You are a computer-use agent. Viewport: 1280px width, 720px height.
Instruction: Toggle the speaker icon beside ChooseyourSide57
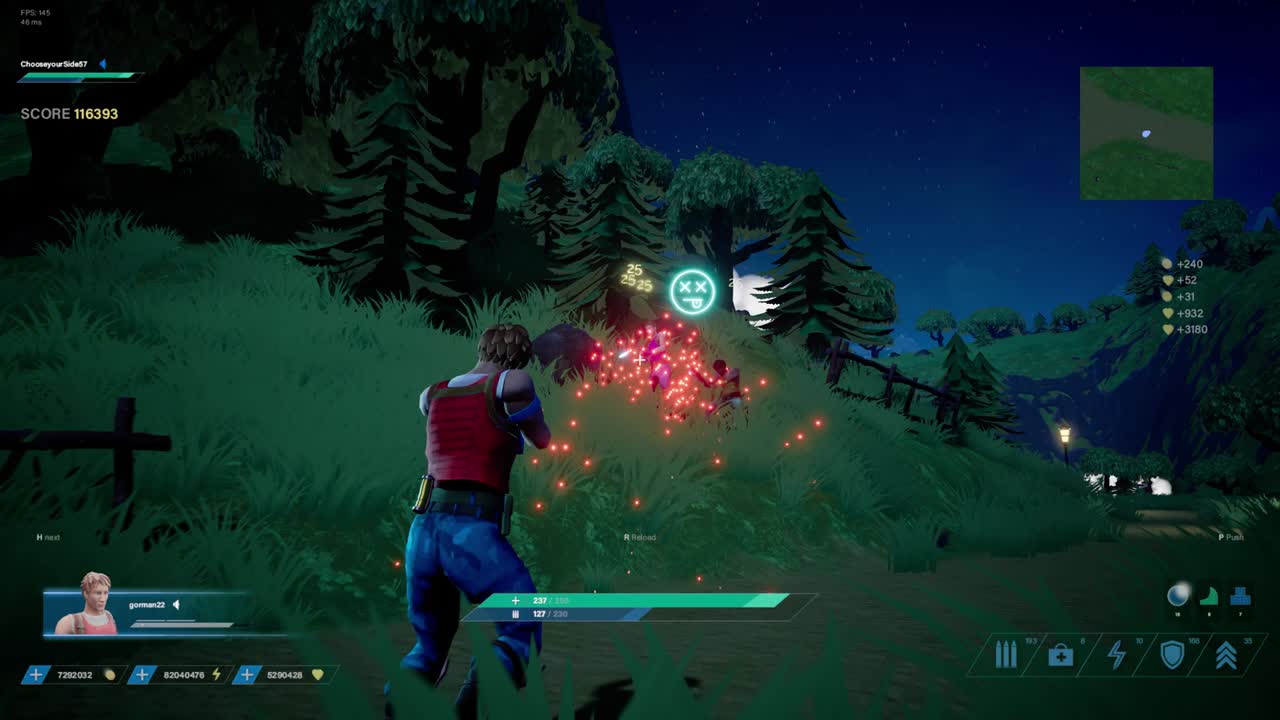[102, 64]
